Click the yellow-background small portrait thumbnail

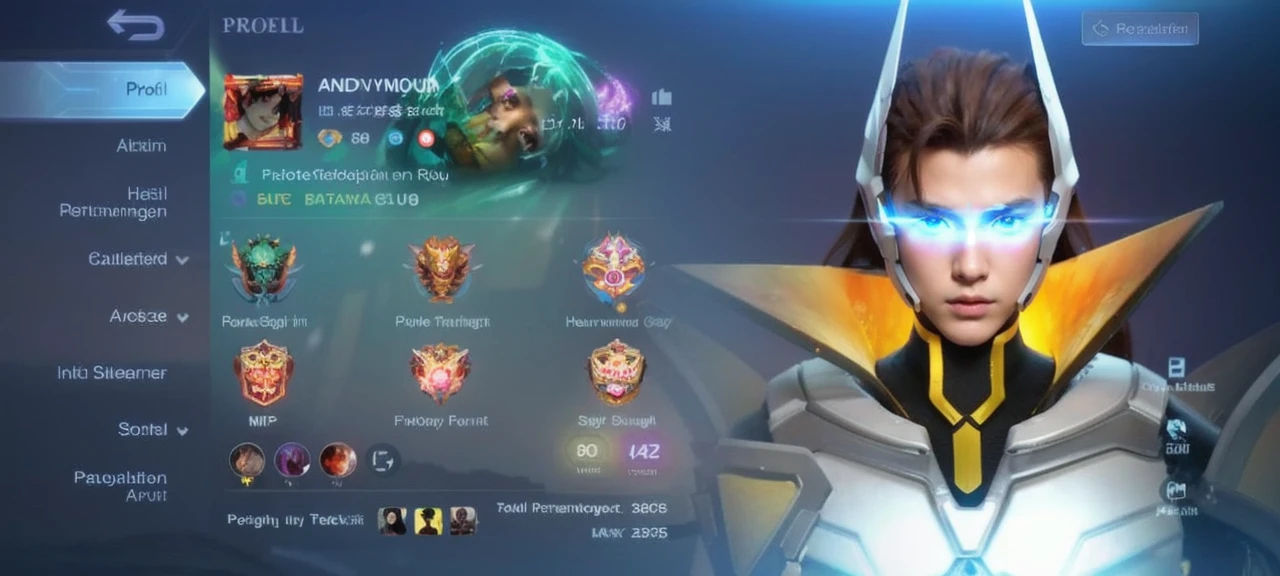(x=428, y=520)
